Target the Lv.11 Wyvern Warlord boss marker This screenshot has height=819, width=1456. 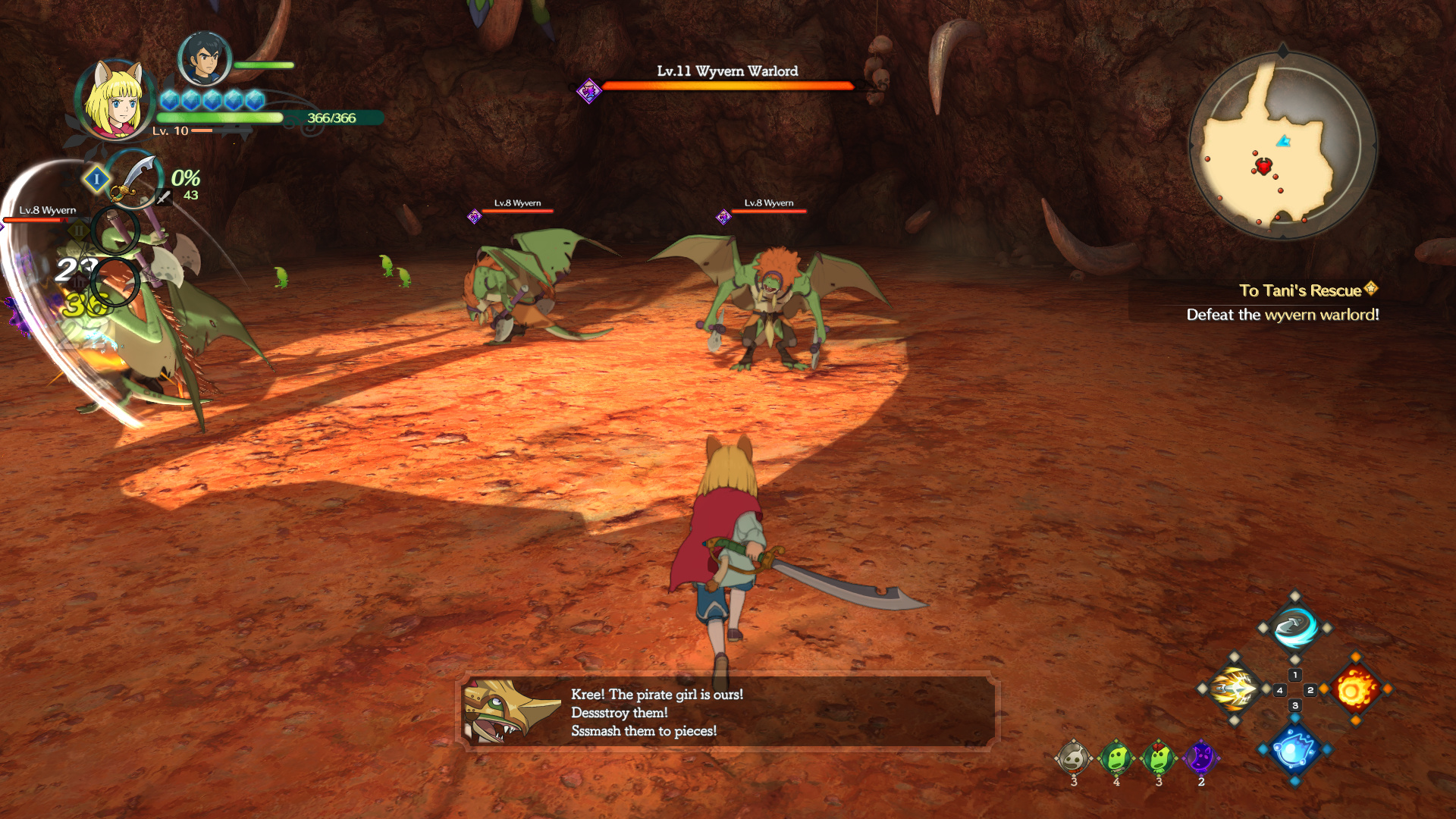(x=588, y=92)
